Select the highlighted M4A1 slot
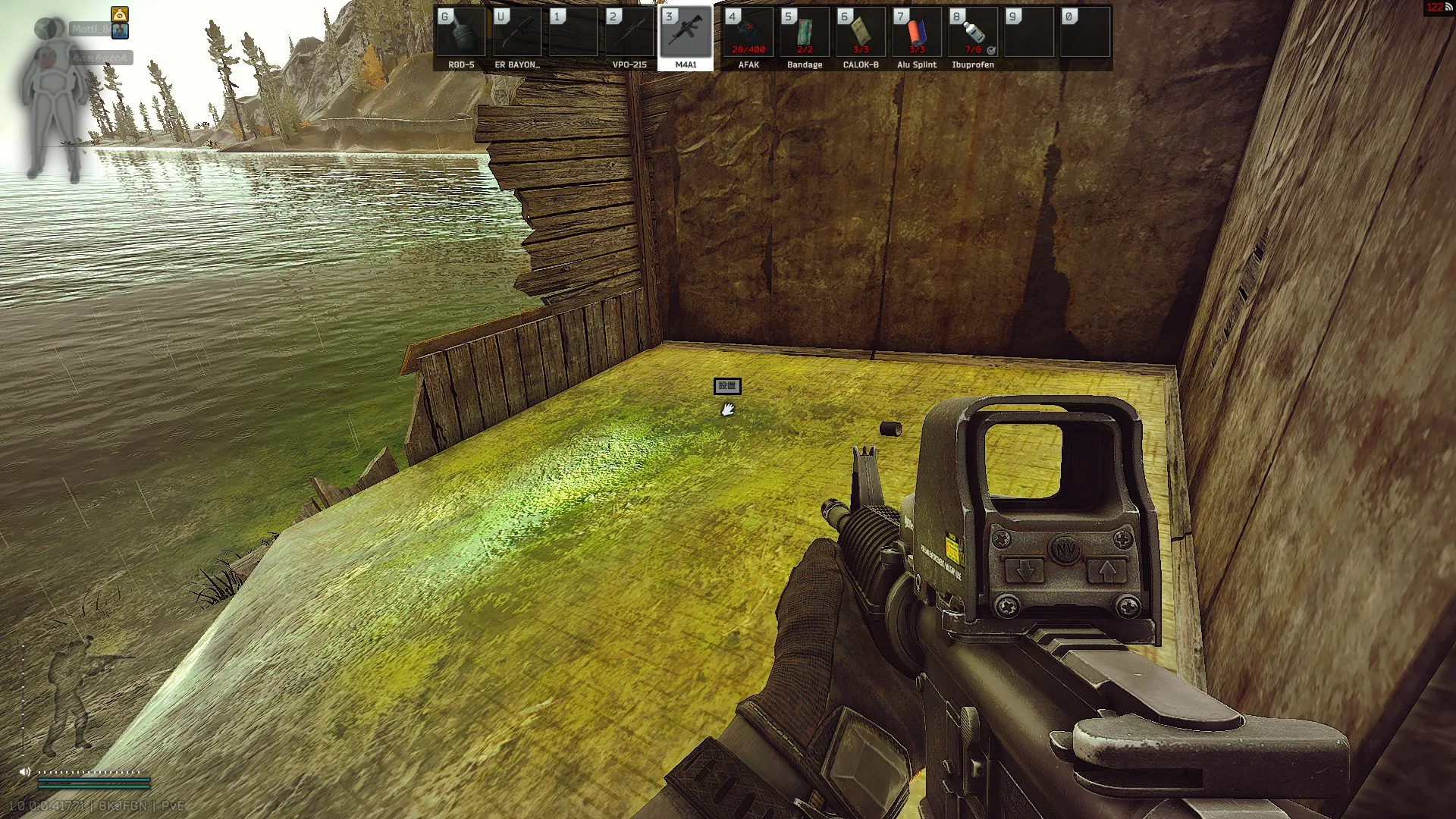The image size is (1456, 819). [686, 33]
